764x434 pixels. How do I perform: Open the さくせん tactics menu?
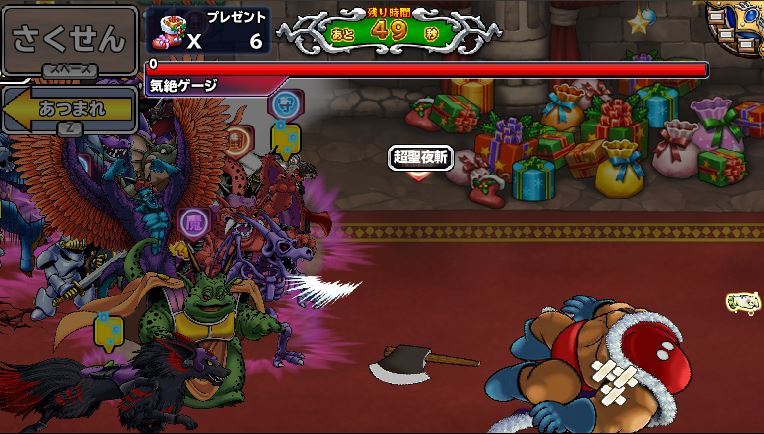(x=69, y=39)
